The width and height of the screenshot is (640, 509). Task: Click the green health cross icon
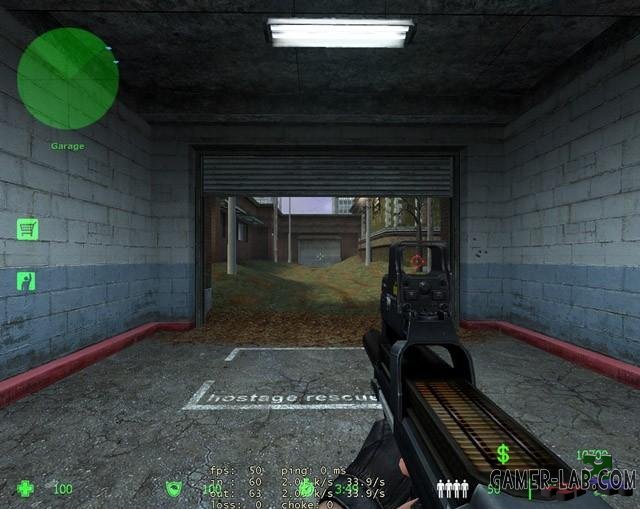click(x=25, y=489)
